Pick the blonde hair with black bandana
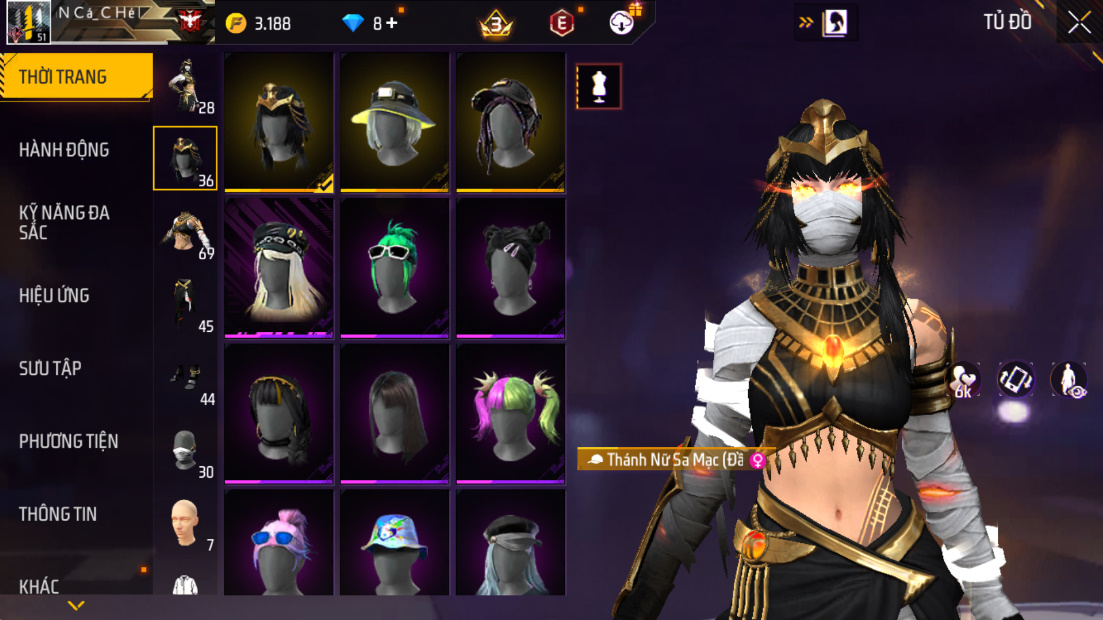This screenshot has width=1103, height=620. click(x=279, y=267)
